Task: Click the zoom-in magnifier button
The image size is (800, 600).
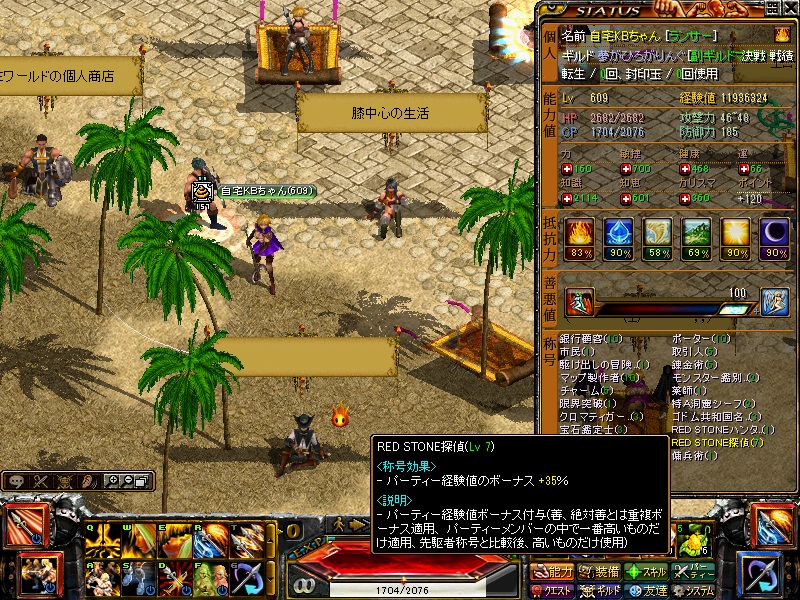Action: tap(112, 481)
